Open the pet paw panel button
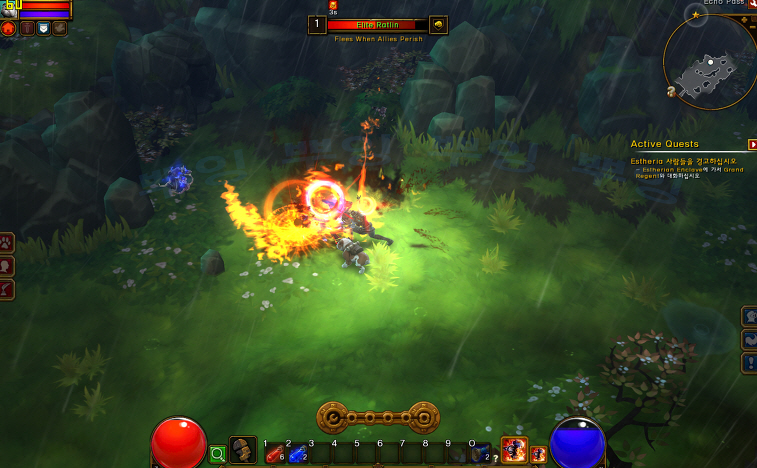The image size is (757, 468). 7,242
